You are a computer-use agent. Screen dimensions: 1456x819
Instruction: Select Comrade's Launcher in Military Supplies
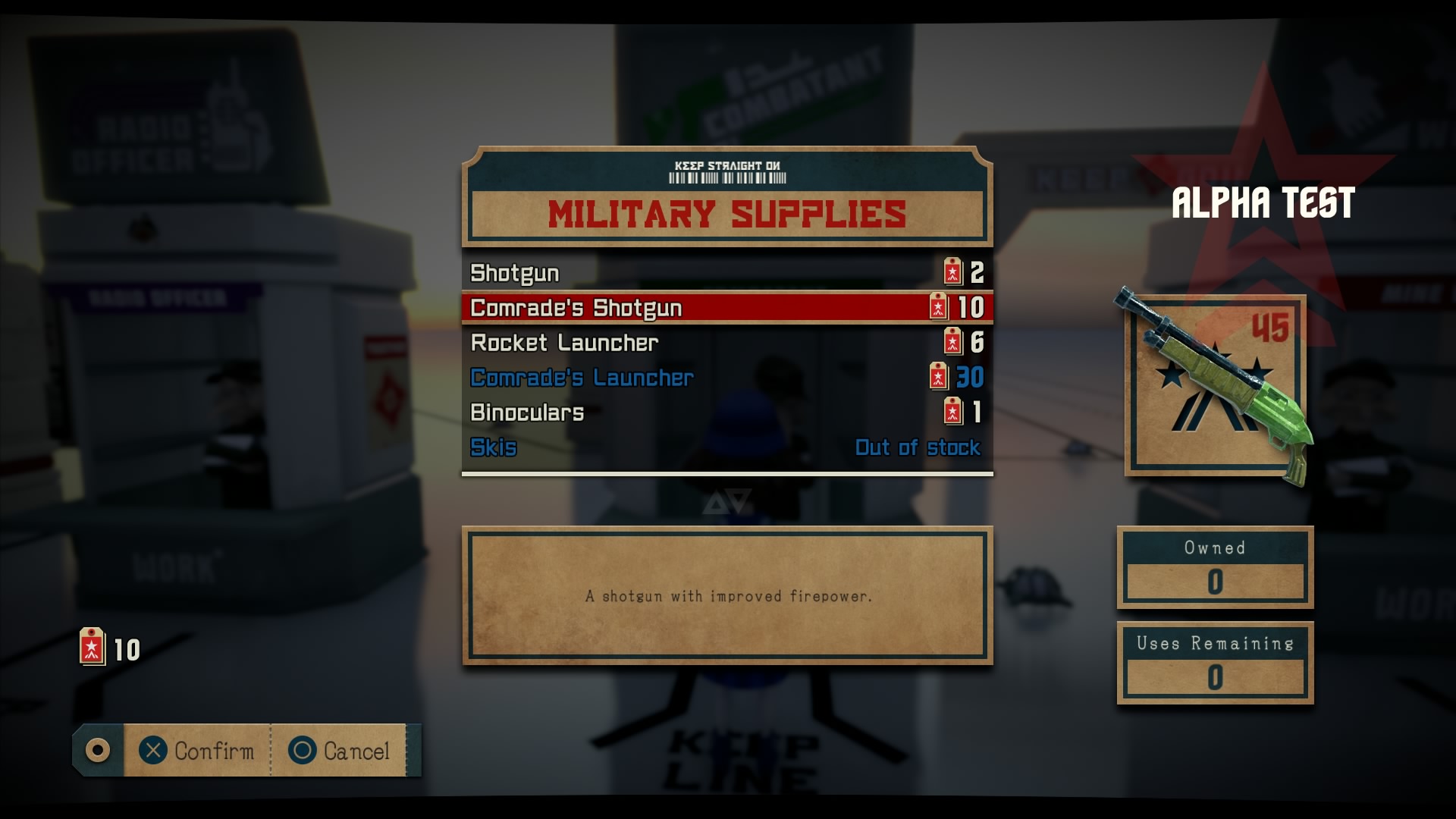[x=726, y=378]
